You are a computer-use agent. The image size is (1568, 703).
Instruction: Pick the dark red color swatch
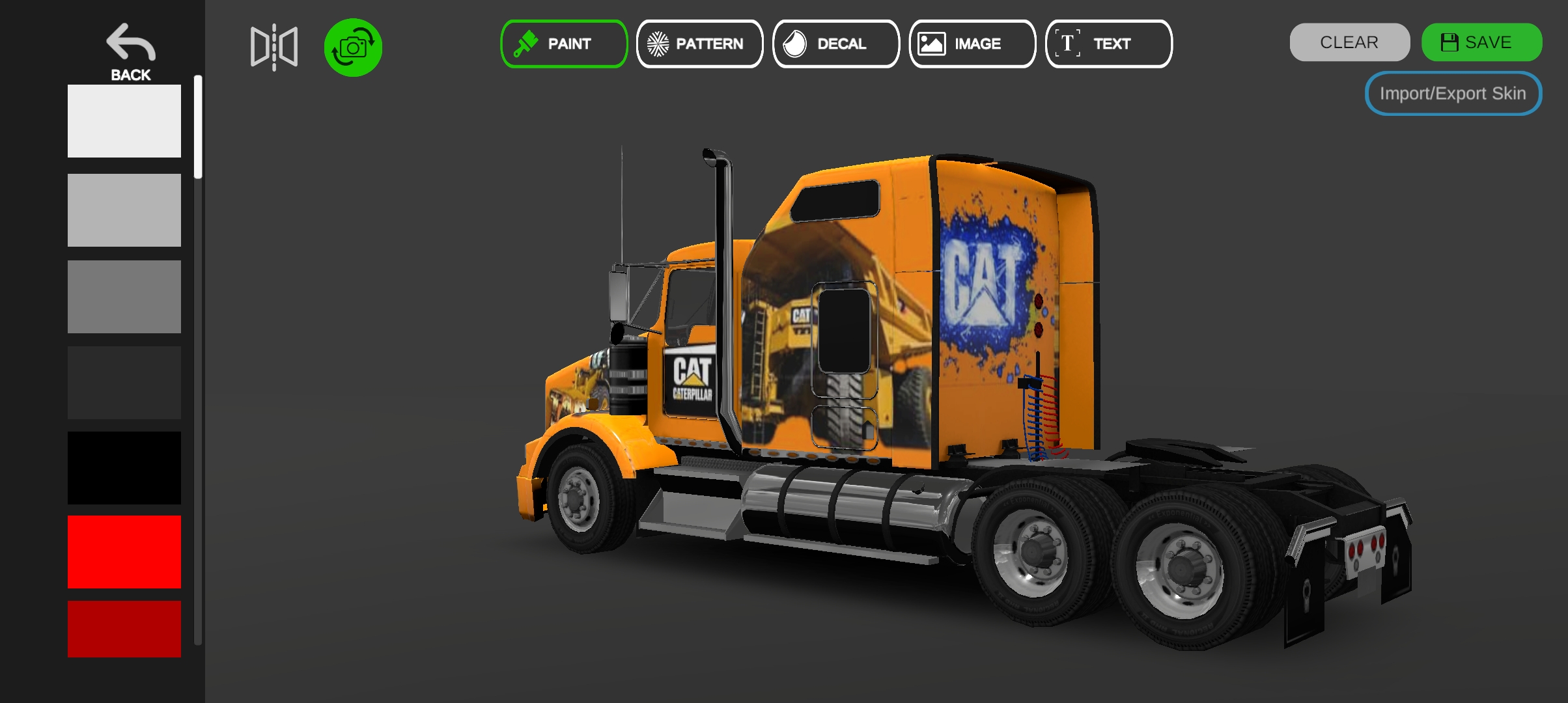tap(124, 629)
